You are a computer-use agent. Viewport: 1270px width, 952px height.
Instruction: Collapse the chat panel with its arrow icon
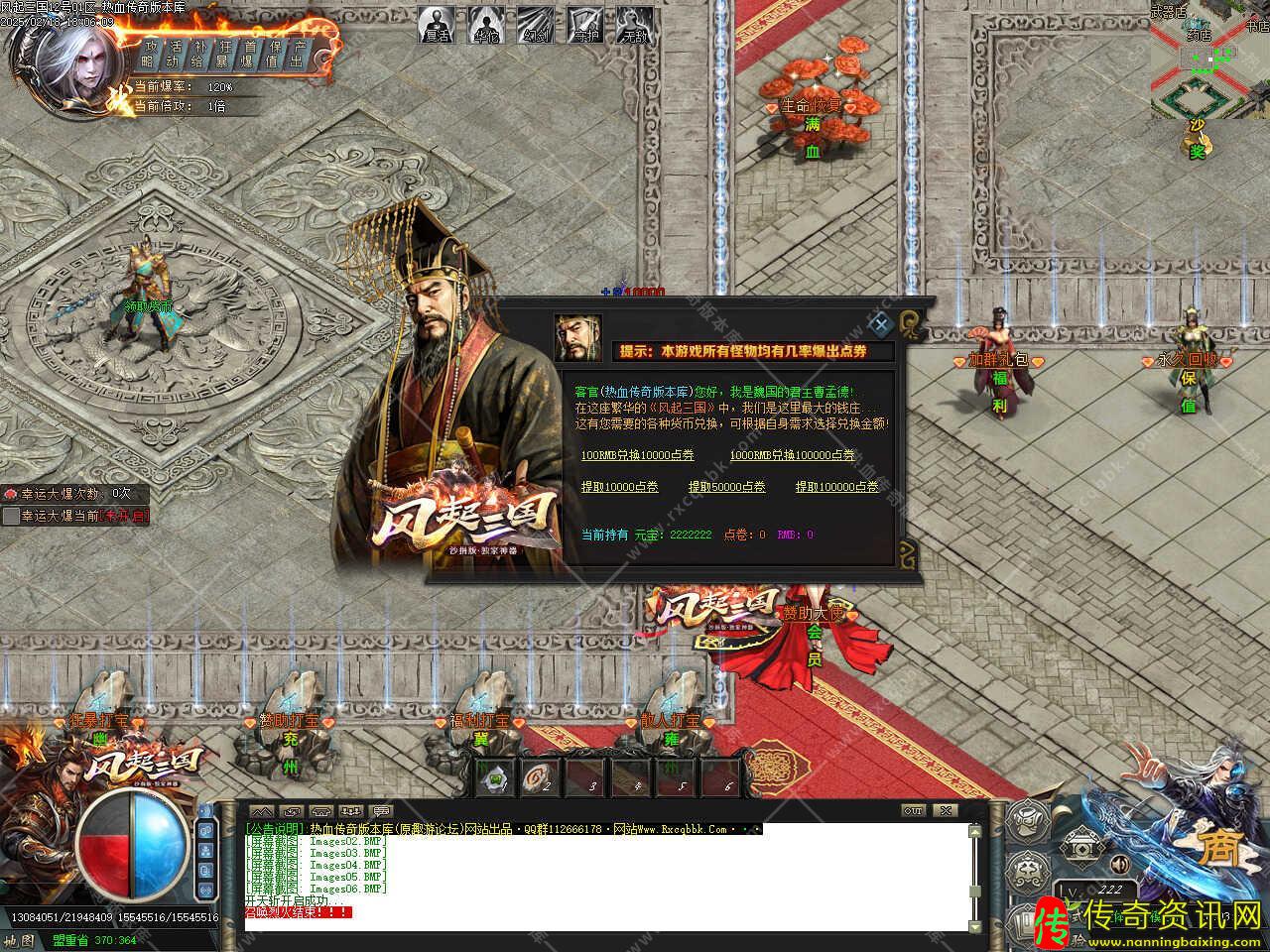(x=262, y=810)
